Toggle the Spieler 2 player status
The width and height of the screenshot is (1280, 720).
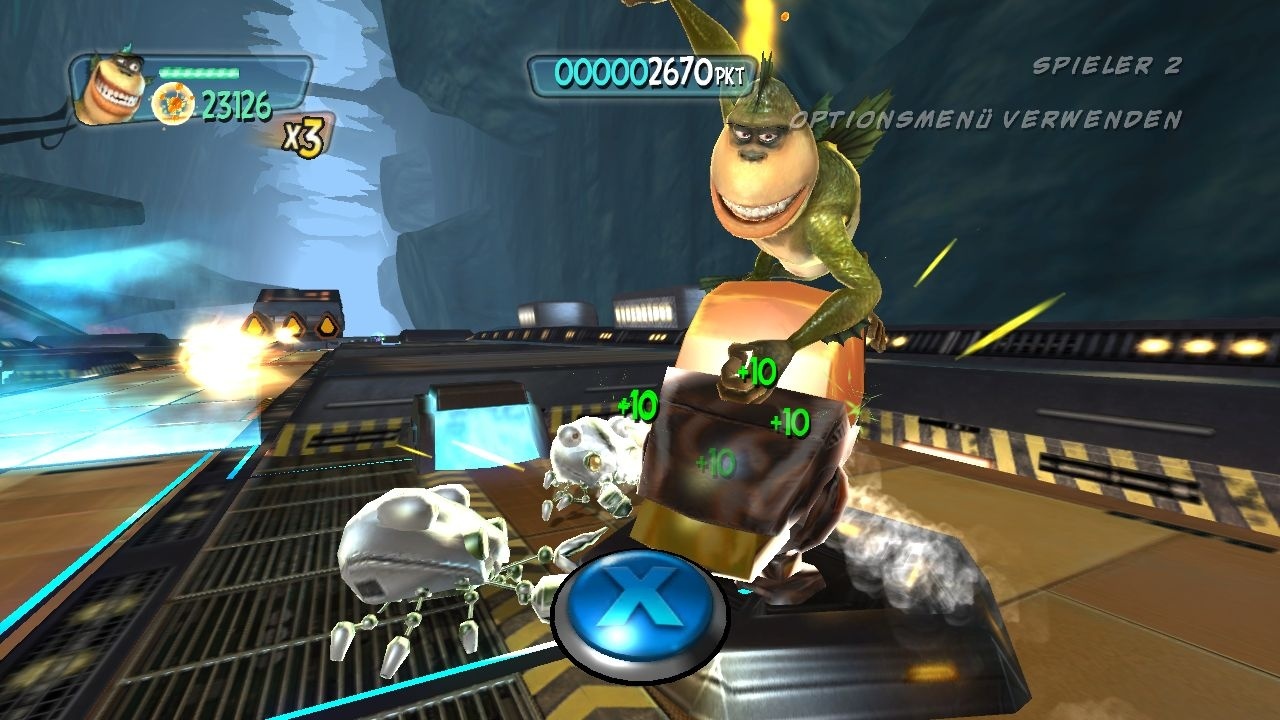pyautogui.click(x=1105, y=65)
